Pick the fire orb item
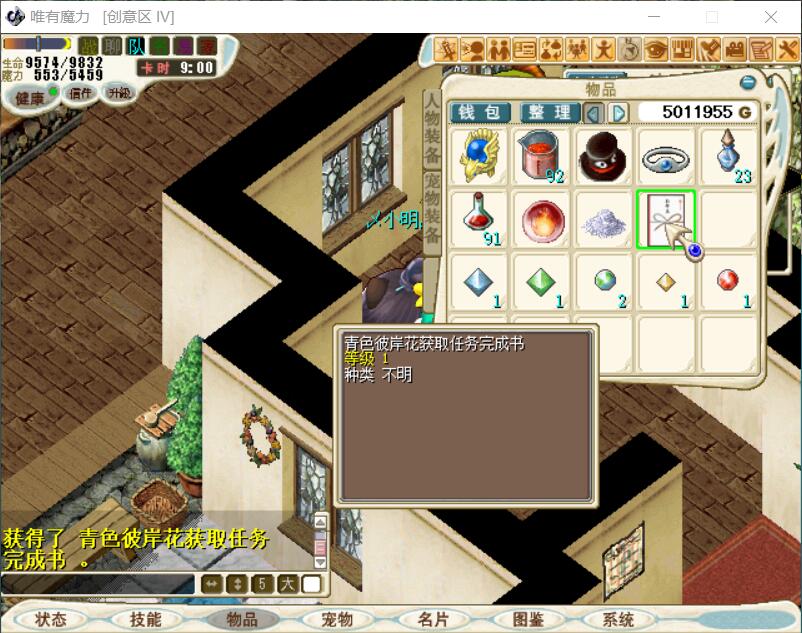Viewport: 802px width, 633px height. [x=542, y=218]
